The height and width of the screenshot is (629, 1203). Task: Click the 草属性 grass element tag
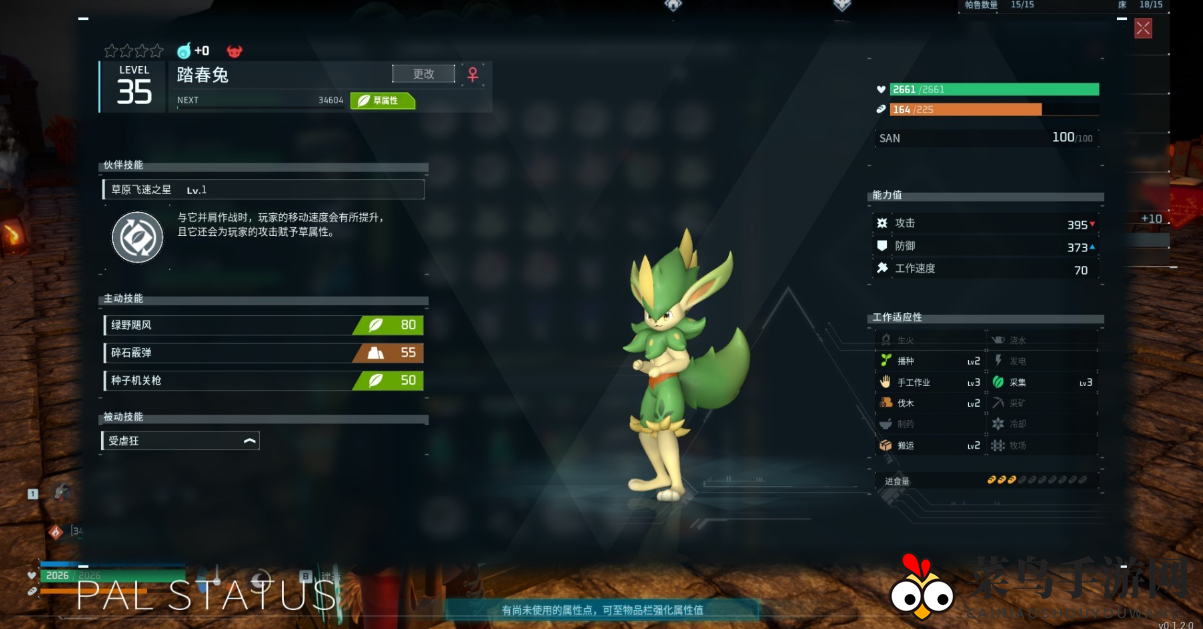383,100
